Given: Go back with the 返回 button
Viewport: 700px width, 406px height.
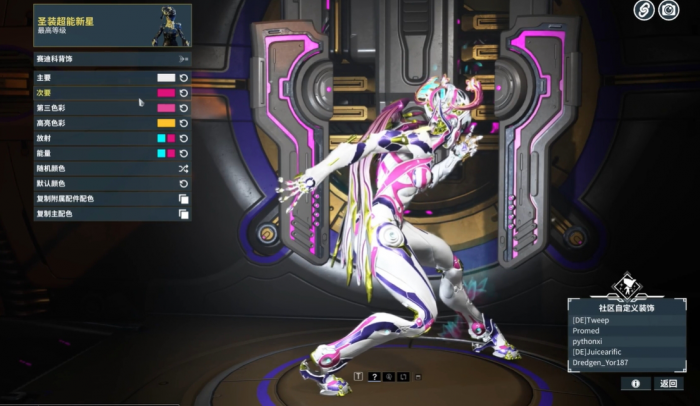Looking at the screenshot, I should coord(668,383).
